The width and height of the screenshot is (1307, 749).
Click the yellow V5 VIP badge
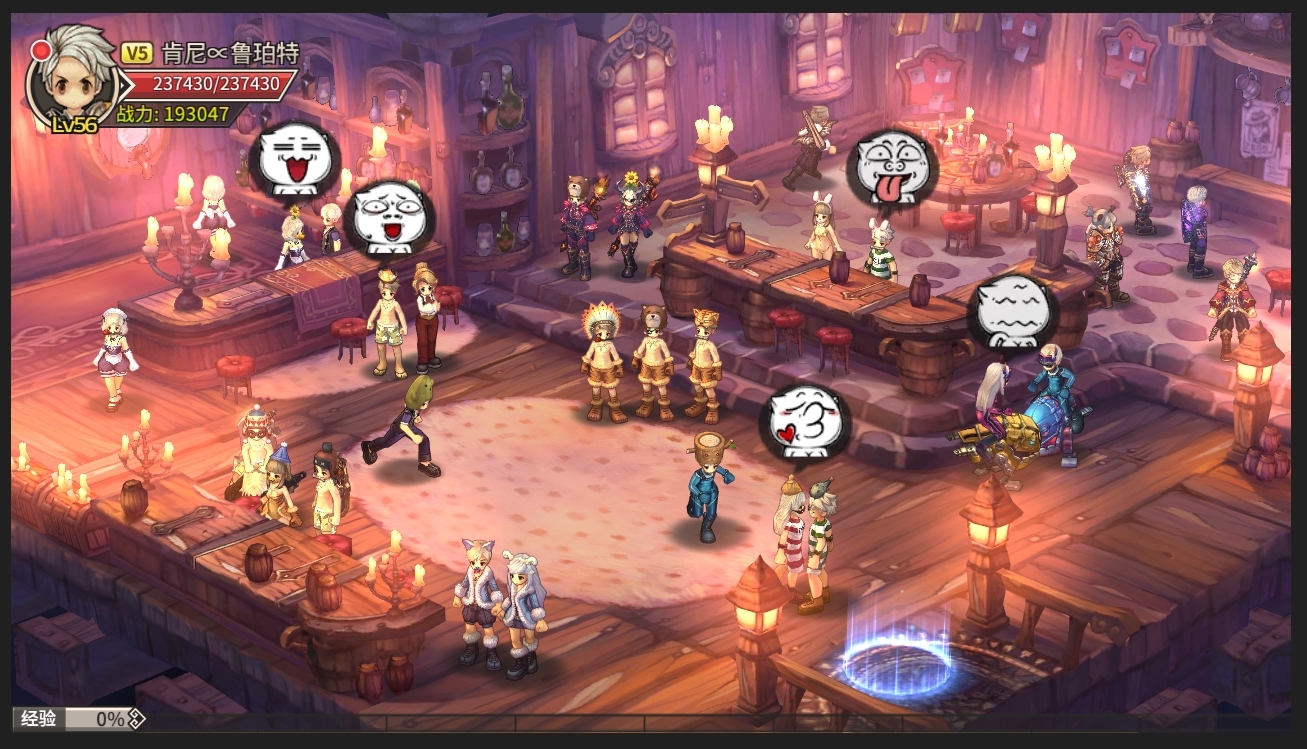(137, 54)
